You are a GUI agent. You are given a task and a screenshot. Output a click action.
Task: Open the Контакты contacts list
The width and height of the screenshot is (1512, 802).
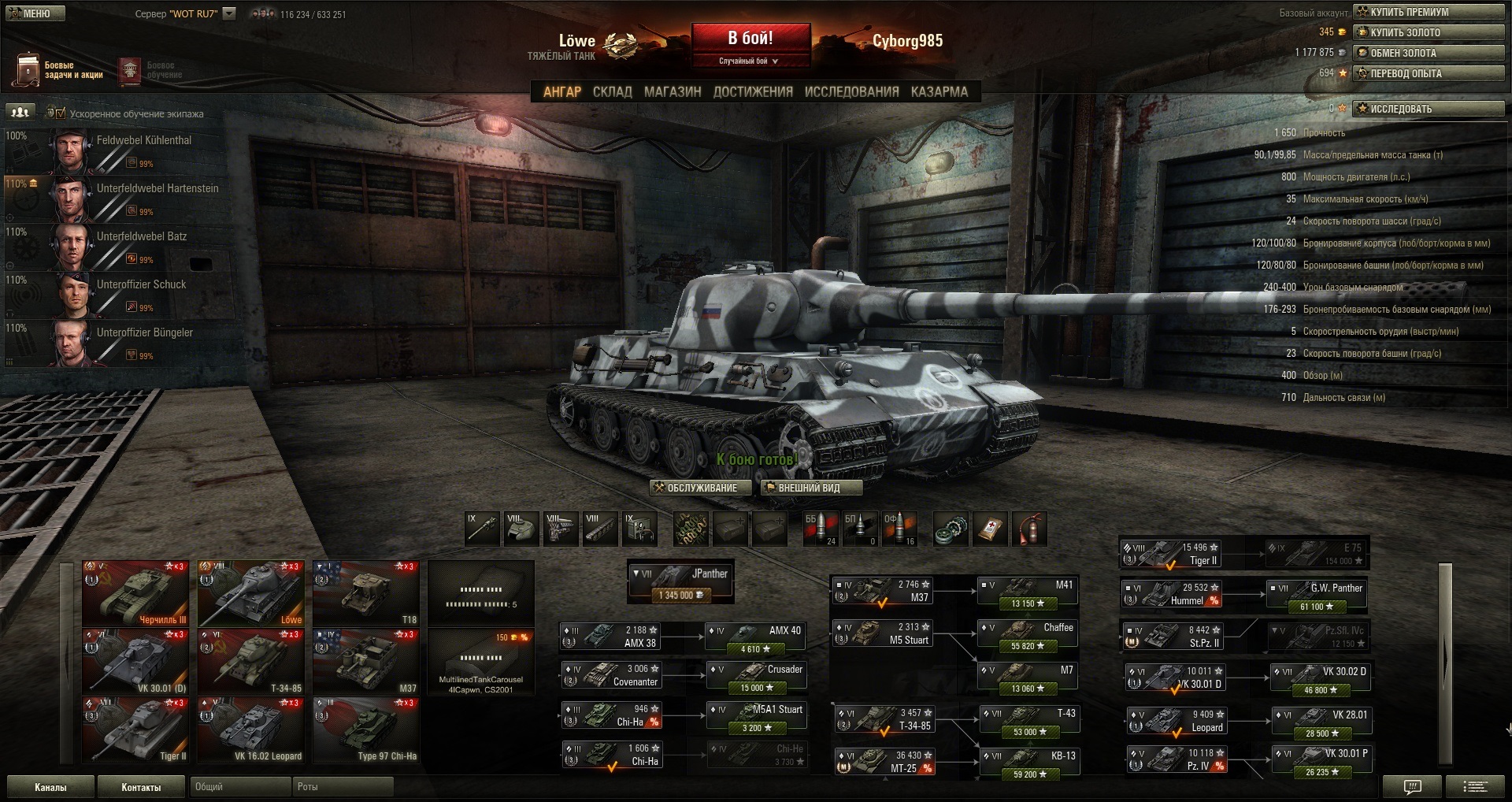[141, 787]
